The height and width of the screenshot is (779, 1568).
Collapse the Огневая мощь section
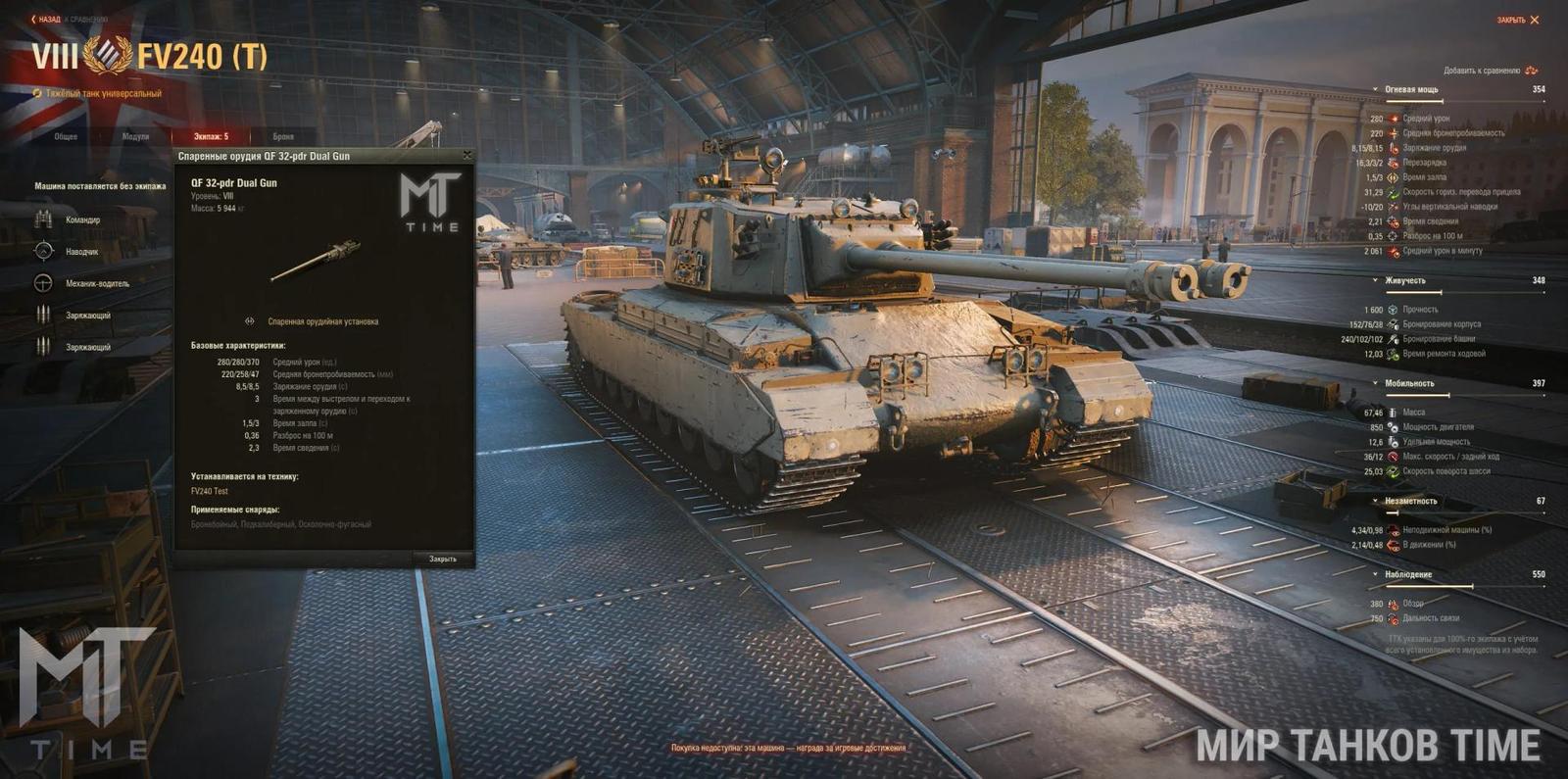1373,88
